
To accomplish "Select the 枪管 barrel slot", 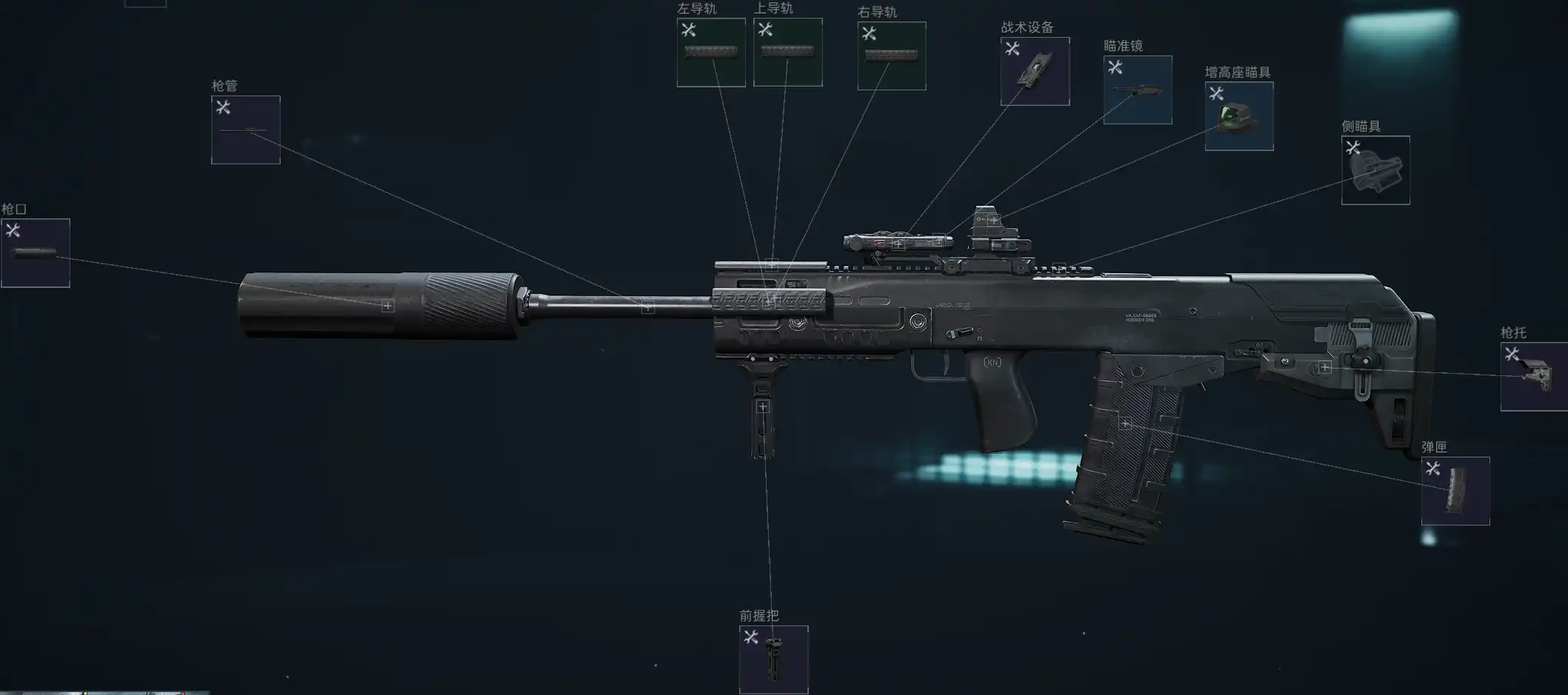I will 246,130.
